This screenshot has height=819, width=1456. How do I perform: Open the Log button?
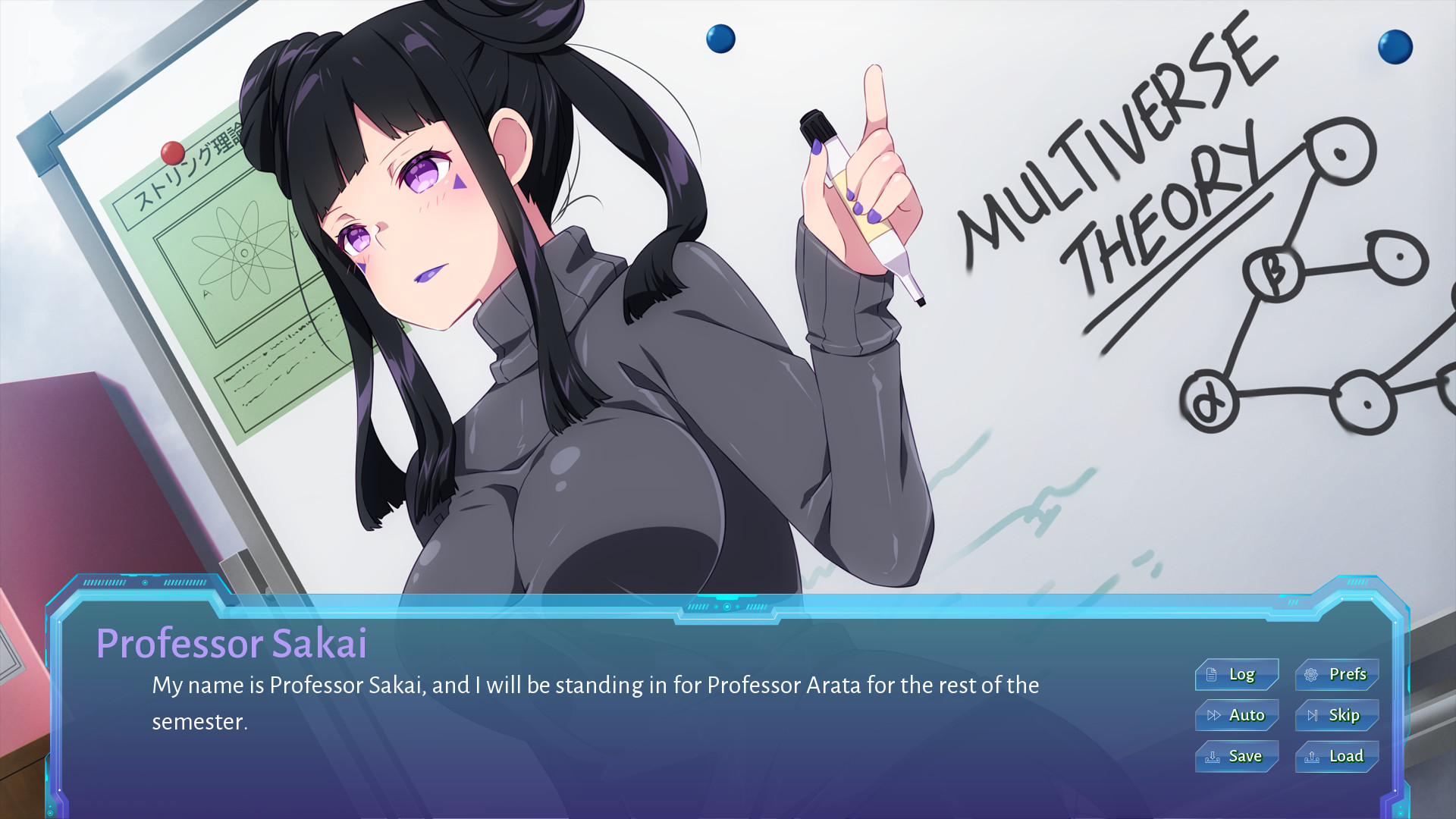(1237, 674)
